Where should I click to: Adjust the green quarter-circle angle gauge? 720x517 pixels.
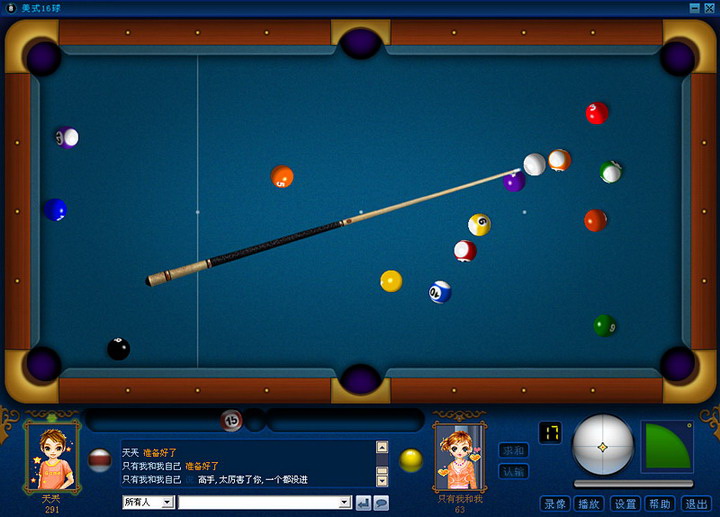click(x=666, y=445)
